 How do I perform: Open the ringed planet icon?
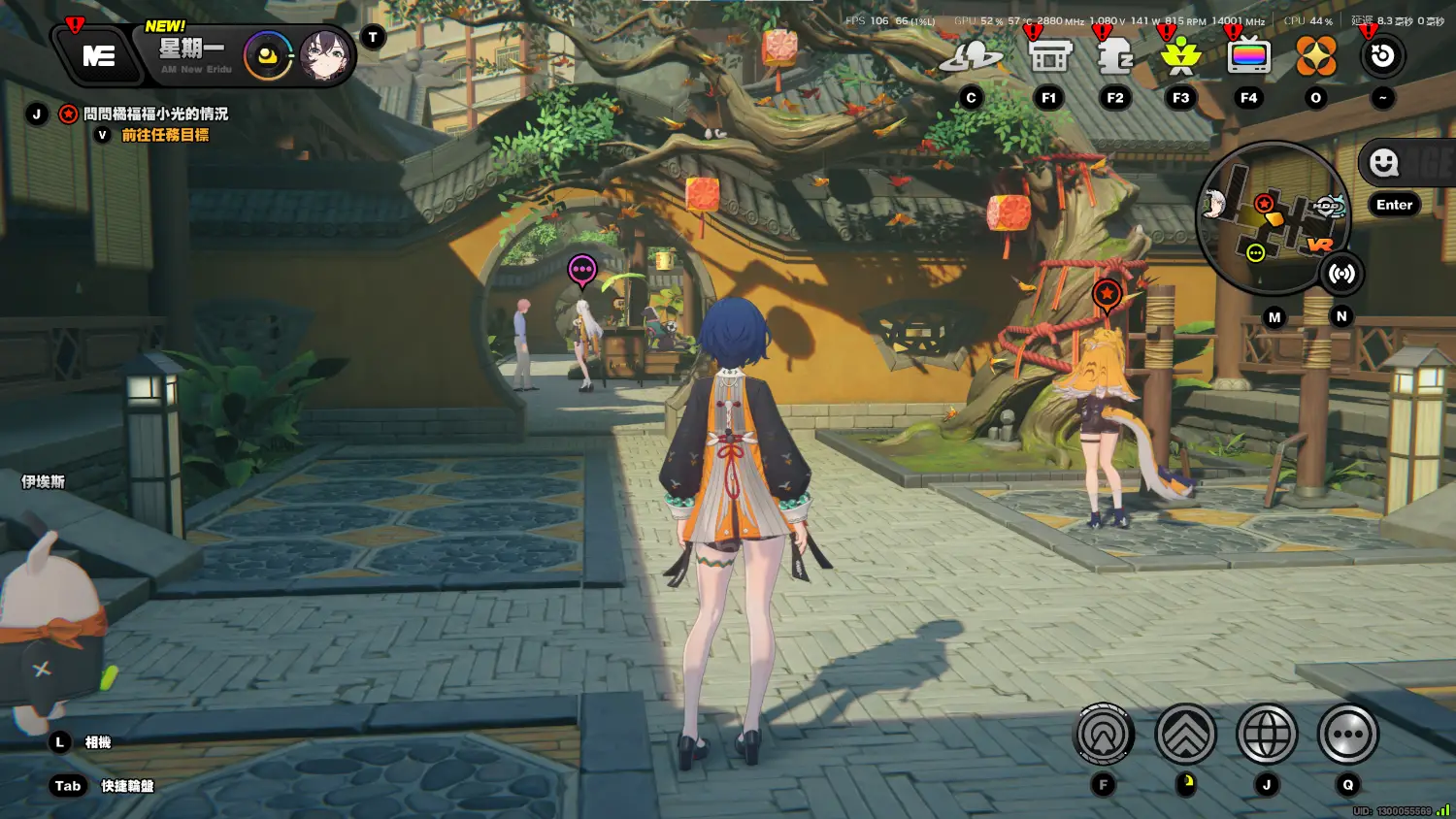point(971,57)
